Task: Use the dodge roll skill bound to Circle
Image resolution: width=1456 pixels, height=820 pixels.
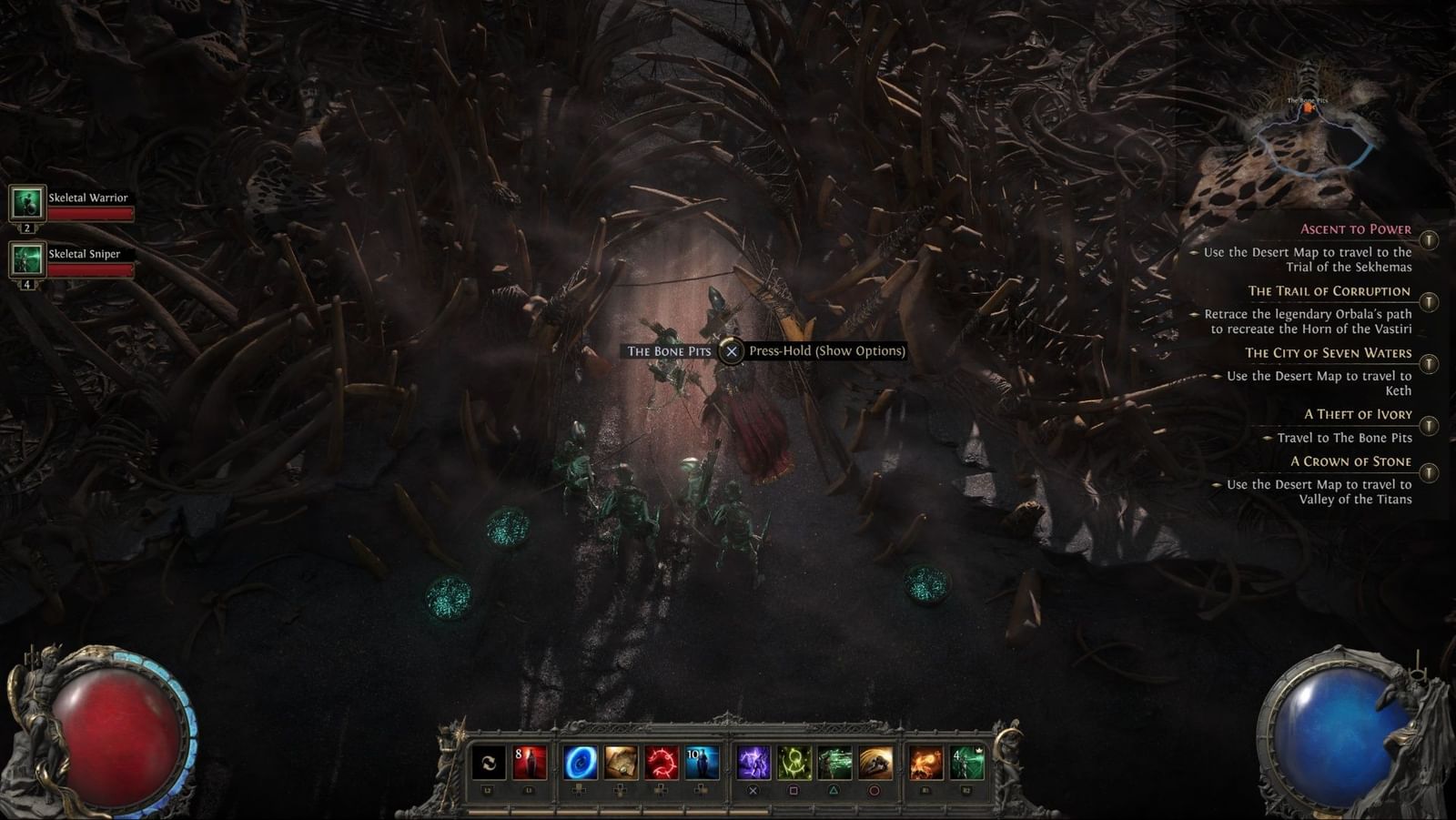Action: click(x=875, y=761)
